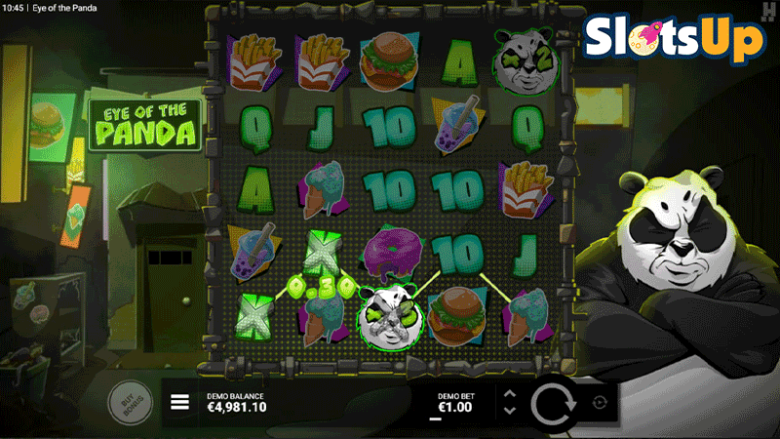This screenshot has width=780, height=439.
Task: Open the autoplay settings icon
Action: click(x=599, y=402)
